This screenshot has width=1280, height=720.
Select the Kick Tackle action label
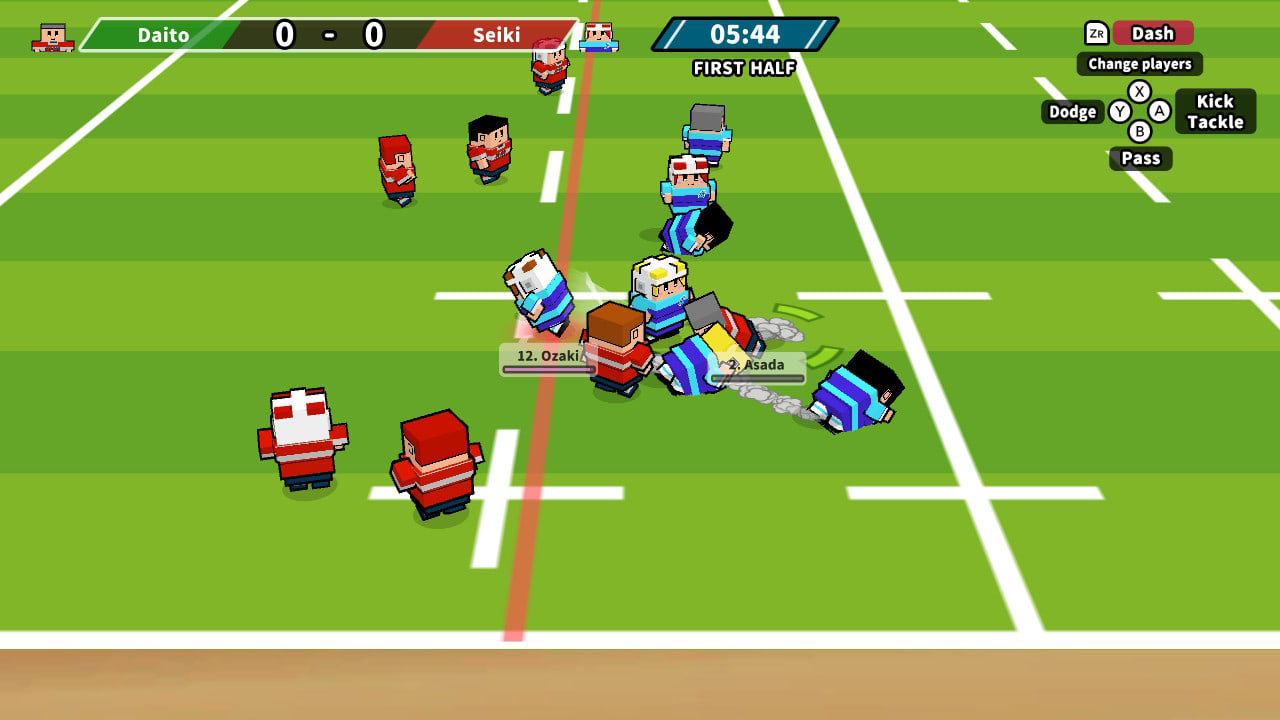pos(1216,111)
